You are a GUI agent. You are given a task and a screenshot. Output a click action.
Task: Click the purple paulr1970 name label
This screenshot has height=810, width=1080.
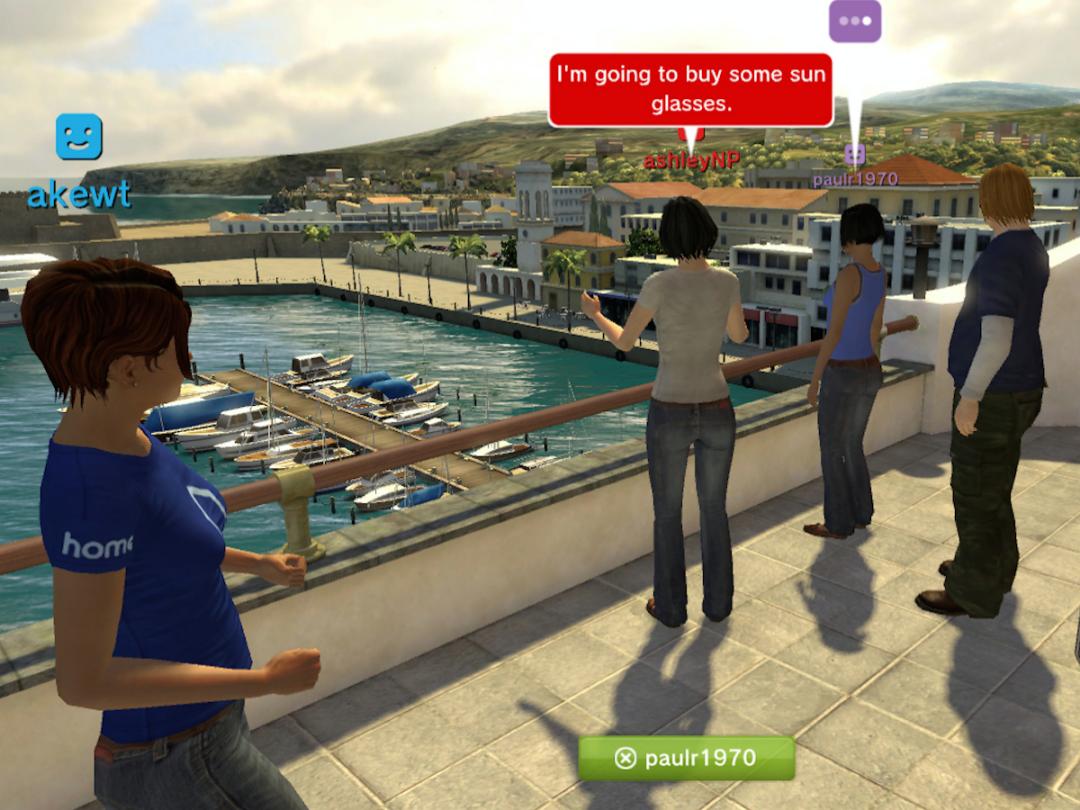coord(854,179)
